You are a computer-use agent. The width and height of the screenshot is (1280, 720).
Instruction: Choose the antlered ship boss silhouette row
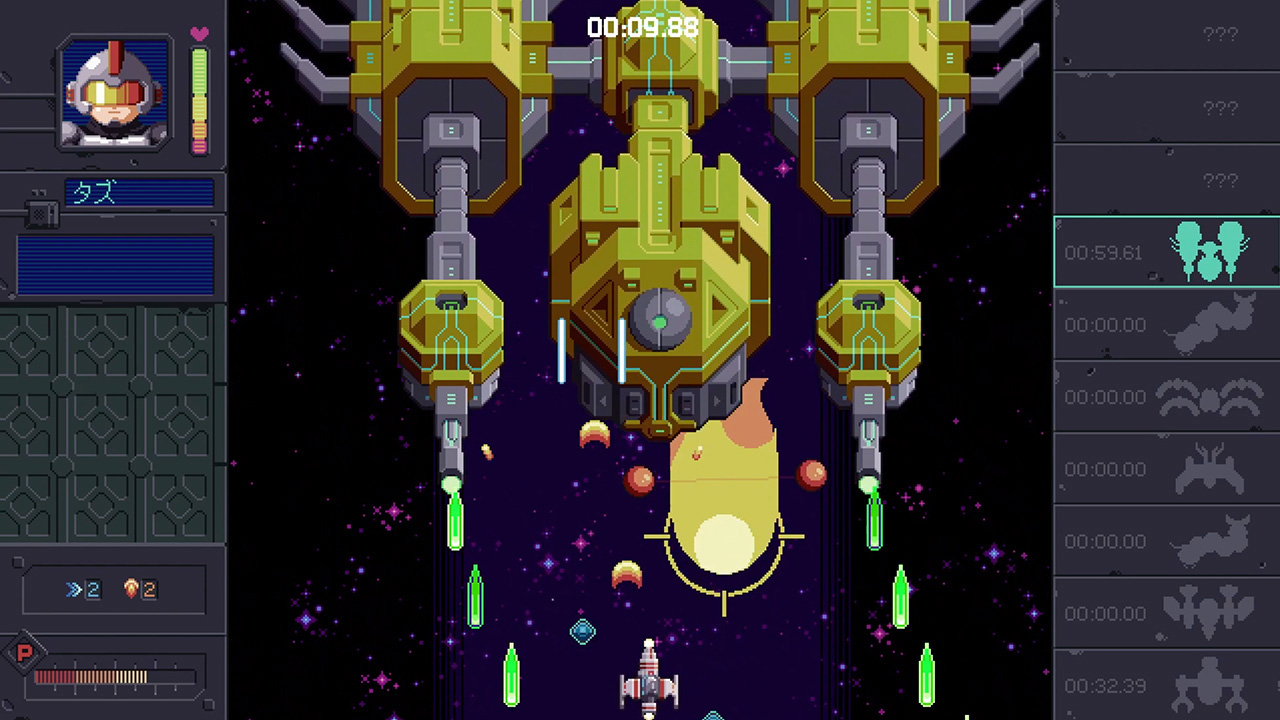[x=1166, y=469]
